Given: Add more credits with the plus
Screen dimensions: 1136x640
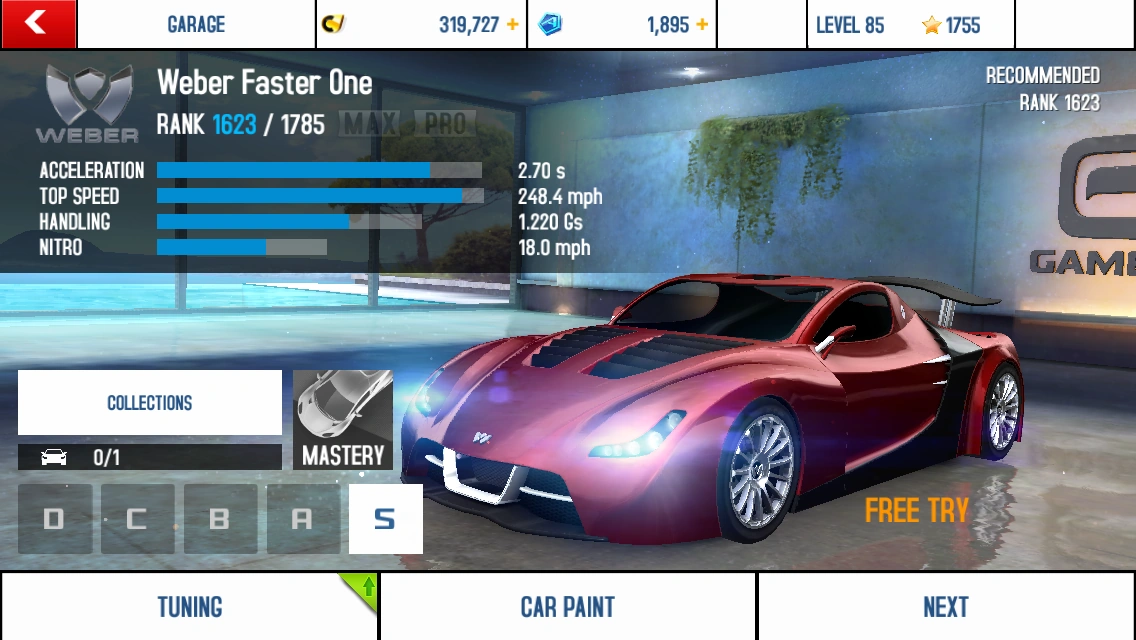Looking at the screenshot, I should click(513, 25).
